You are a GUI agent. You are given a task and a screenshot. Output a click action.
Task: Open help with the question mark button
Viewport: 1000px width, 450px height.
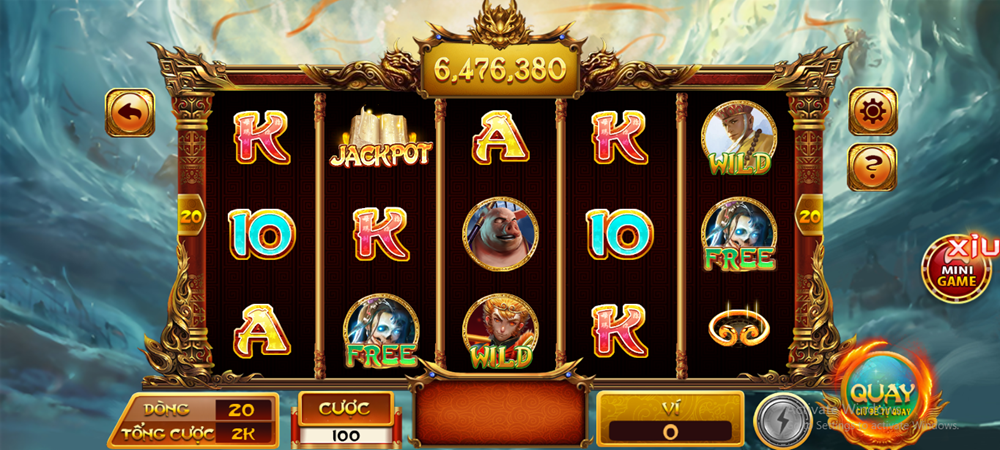click(872, 167)
